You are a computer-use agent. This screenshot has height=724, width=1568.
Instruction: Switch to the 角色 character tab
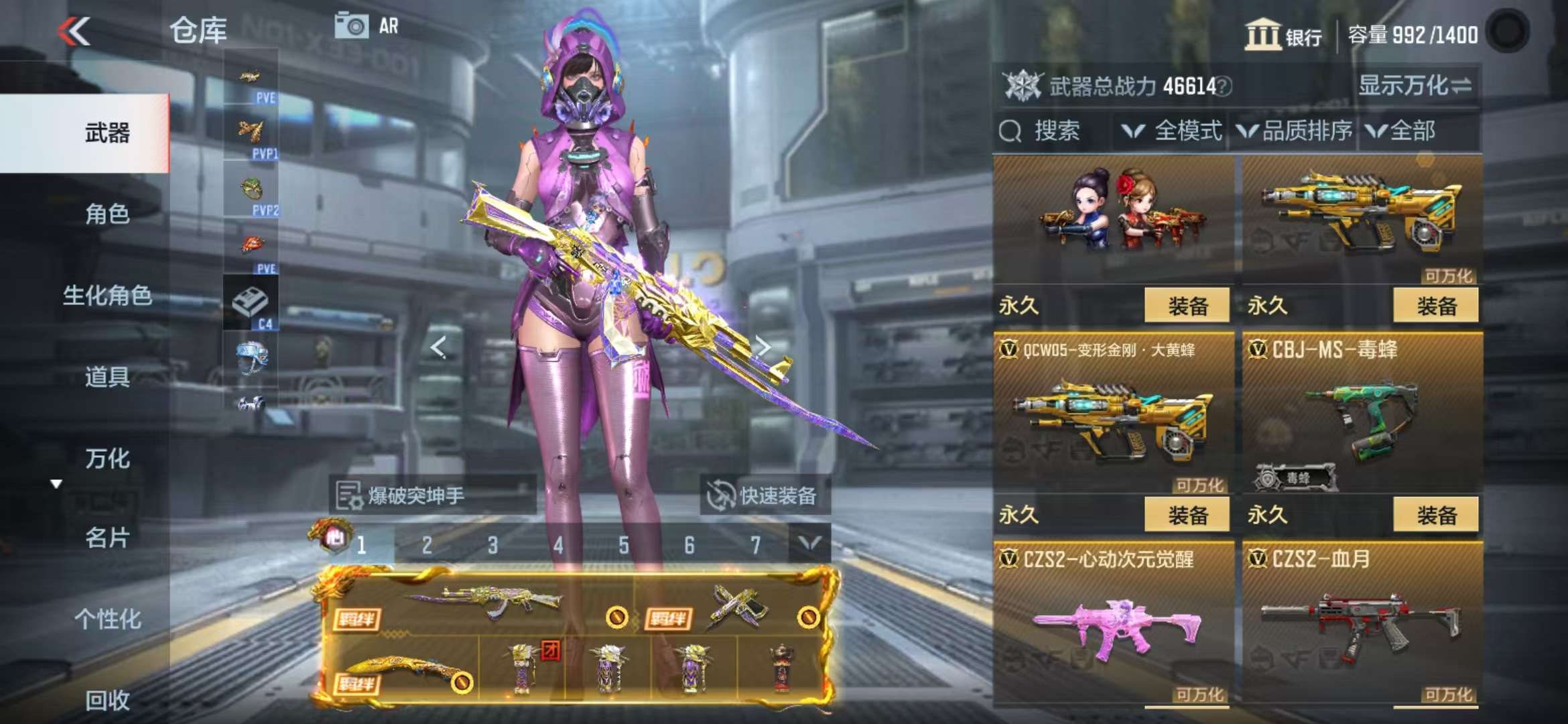(x=107, y=214)
